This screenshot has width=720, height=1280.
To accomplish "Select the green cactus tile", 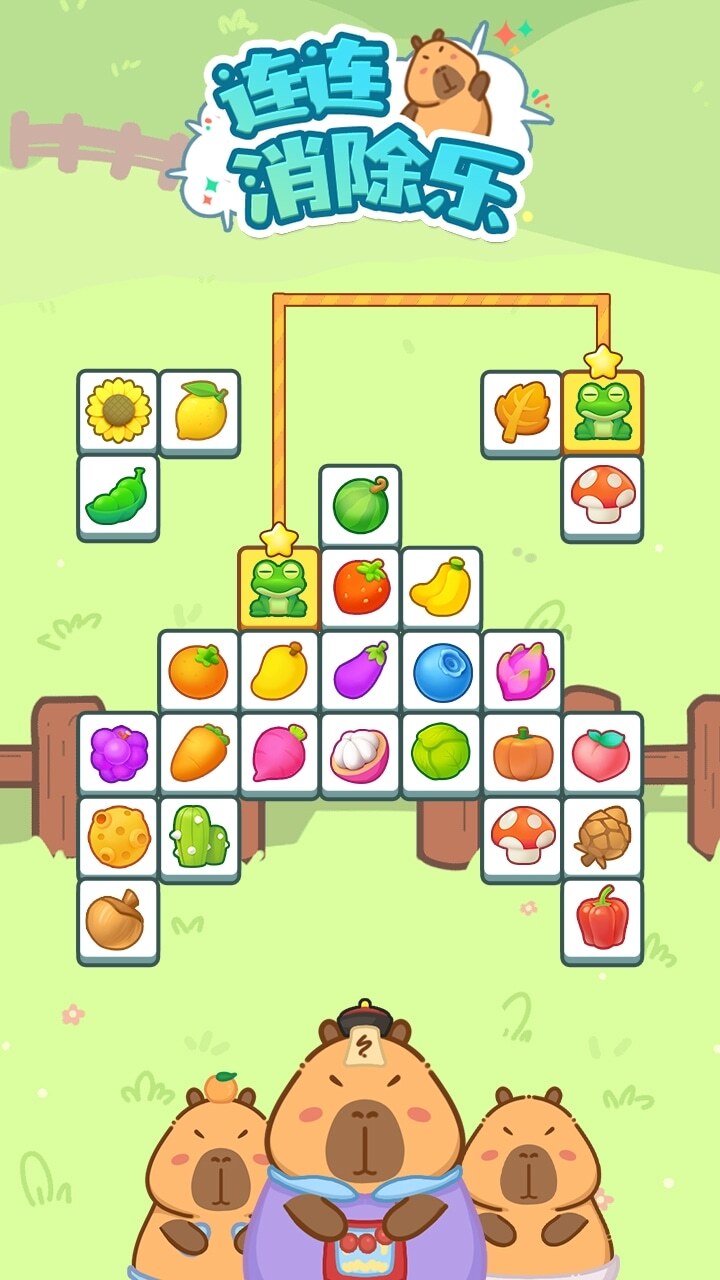I will click(x=199, y=837).
